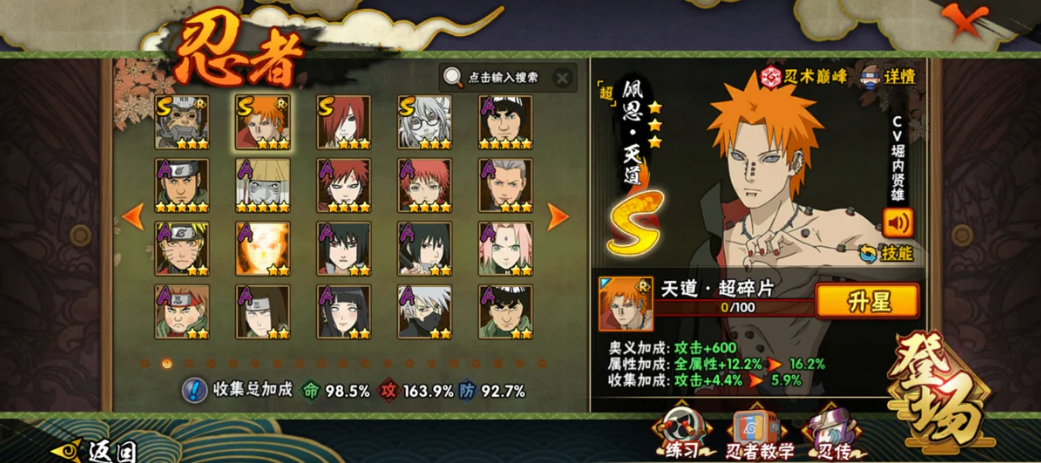View the 技能 skills of this ninja
Image resolution: width=1041 pixels, height=463 pixels.
point(886,254)
